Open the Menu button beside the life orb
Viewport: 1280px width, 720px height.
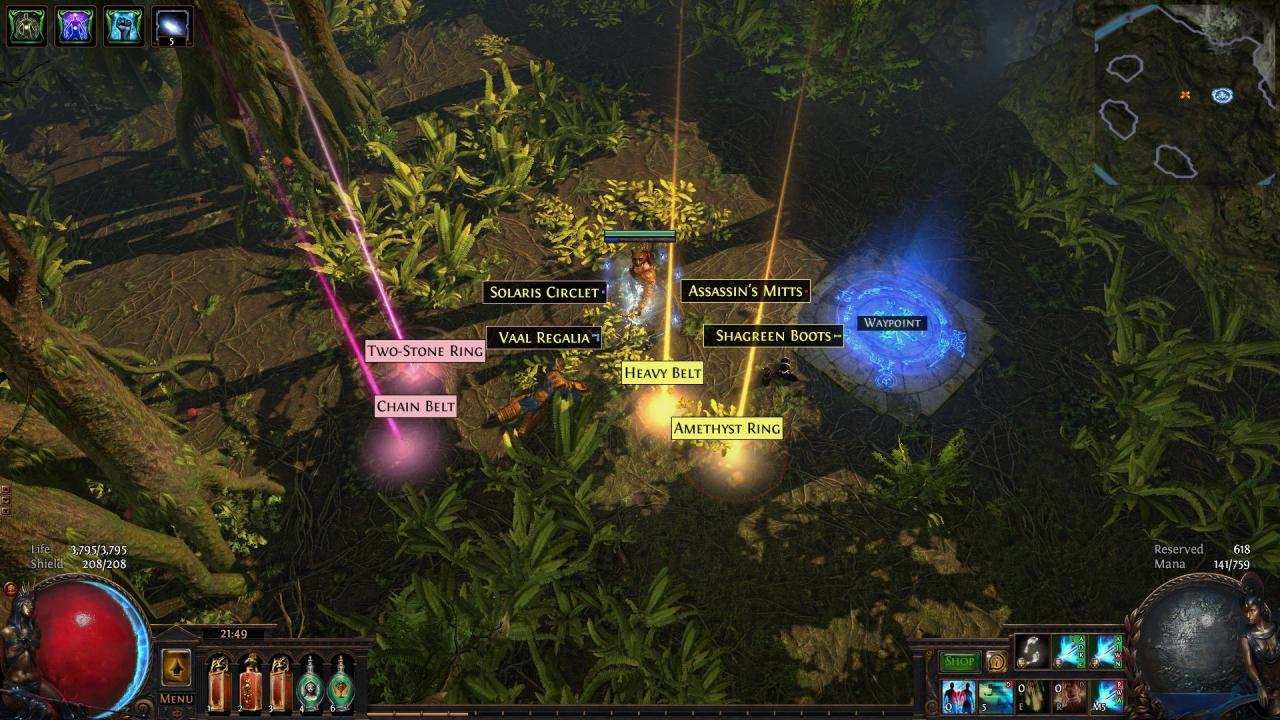click(176, 699)
